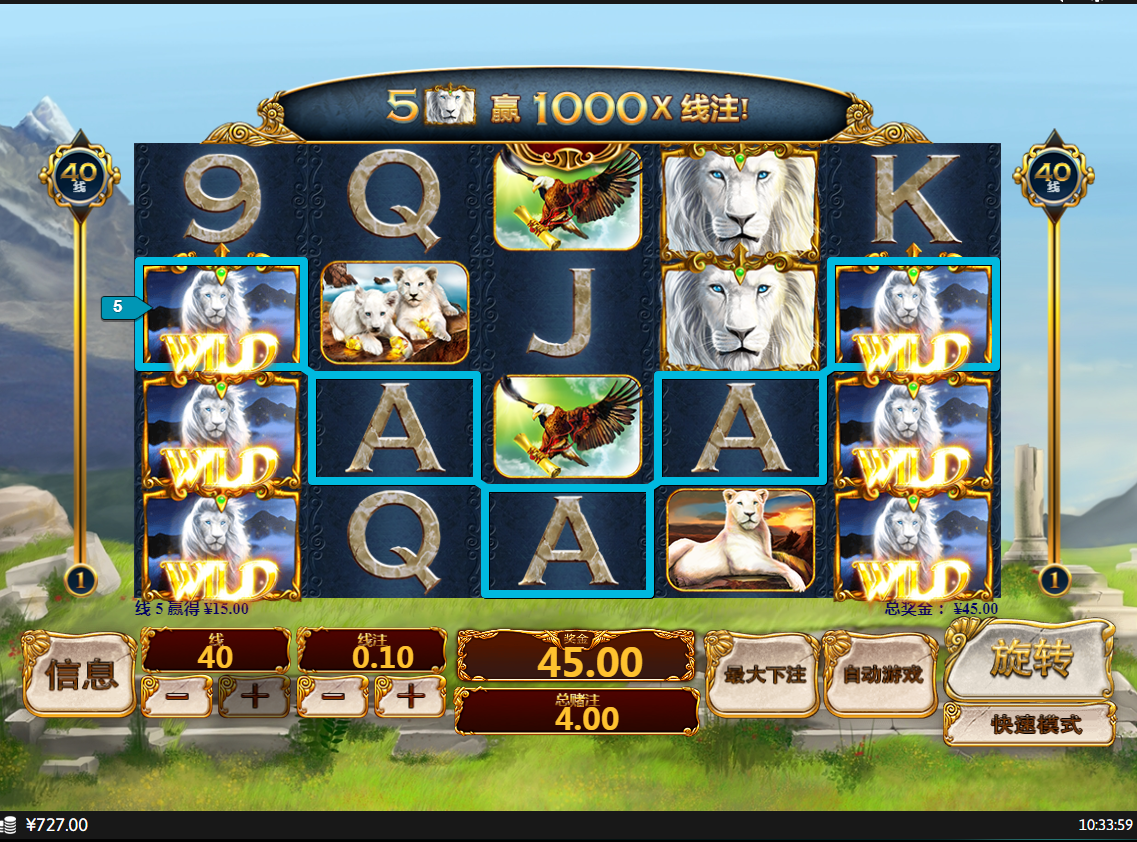This screenshot has height=842, width=1137.
Task: Start 自动游戏 auto play
Action: 882,674
